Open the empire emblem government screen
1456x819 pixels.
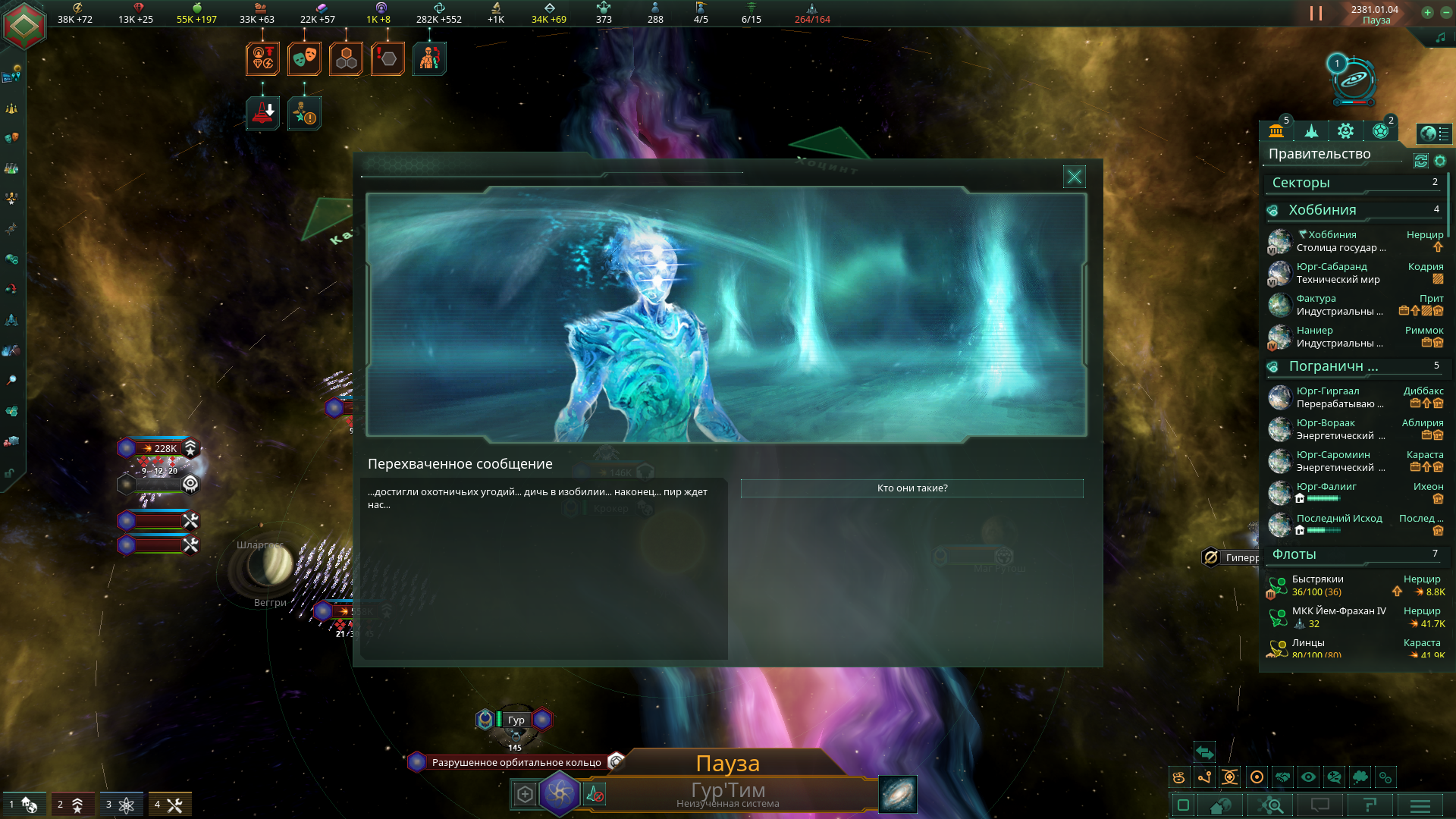click(24, 26)
